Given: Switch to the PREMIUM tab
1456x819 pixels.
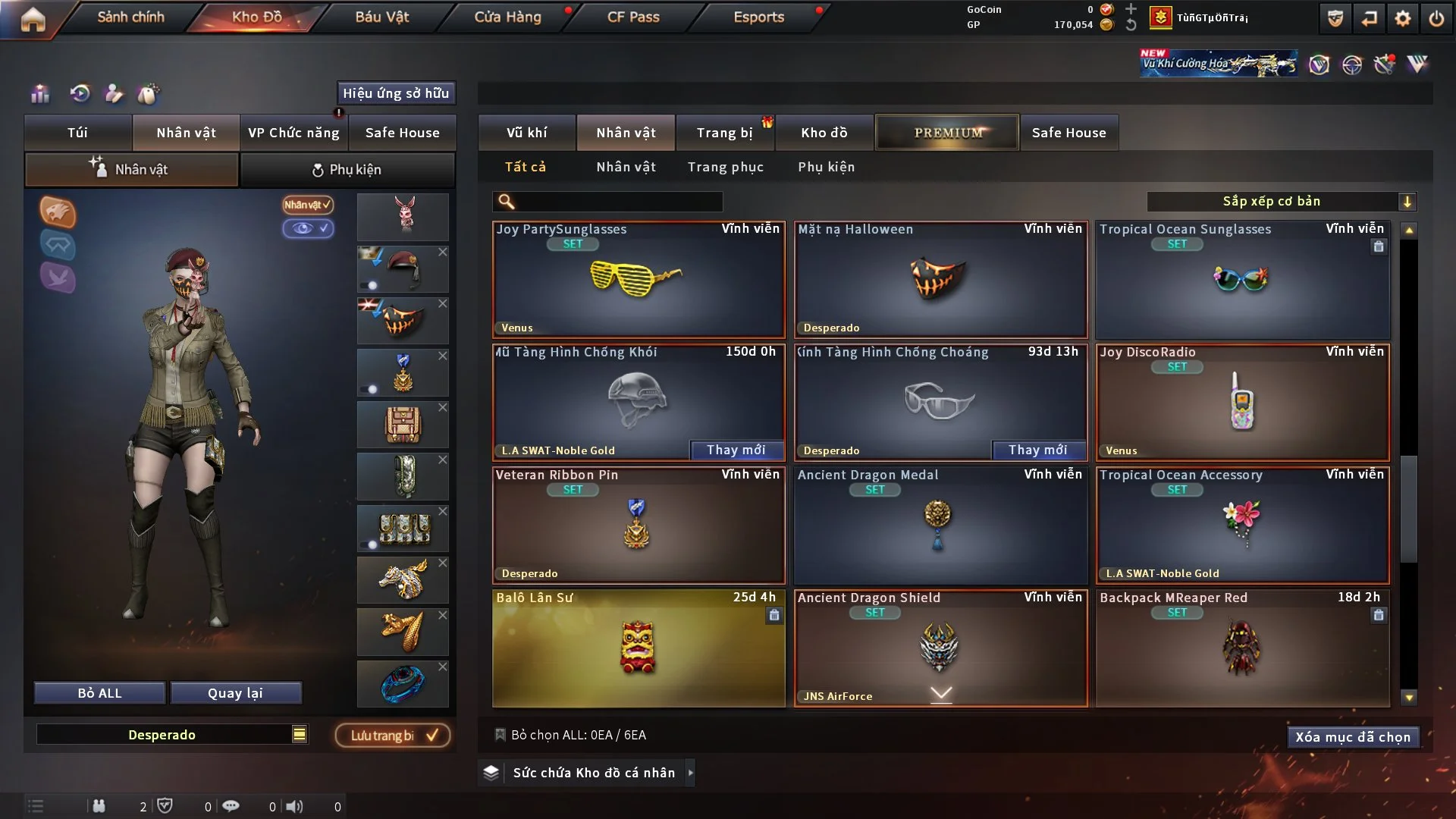Looking at the screenshot, I should (947, 133).
